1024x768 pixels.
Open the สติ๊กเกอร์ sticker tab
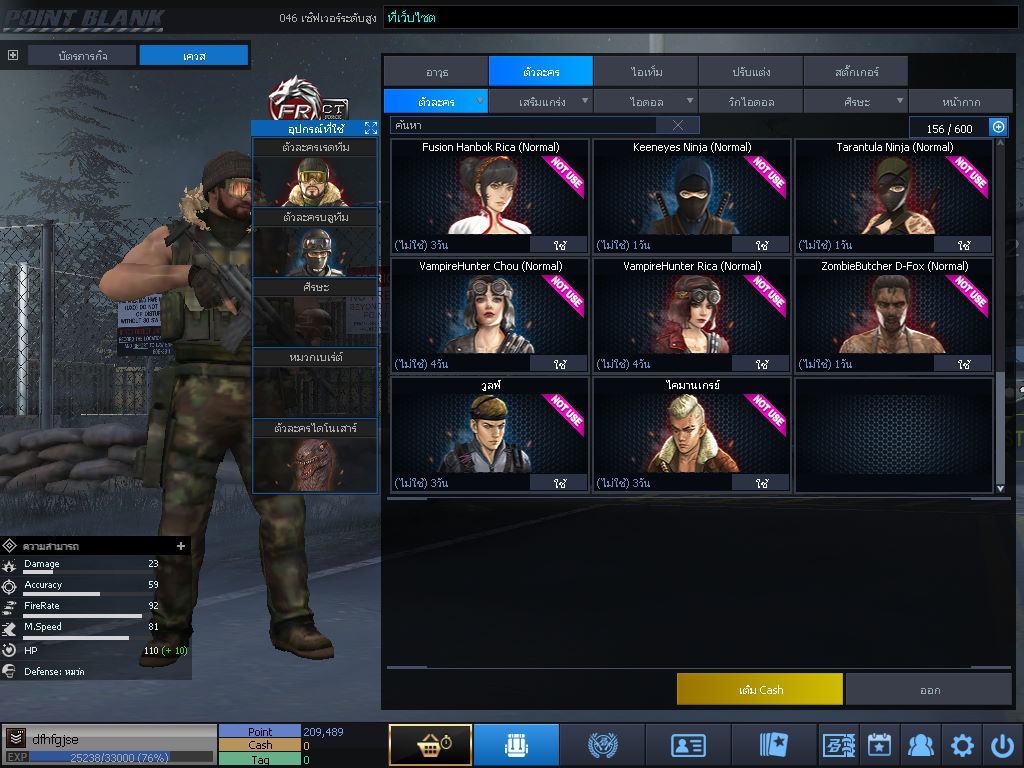[x=856, y=72]
